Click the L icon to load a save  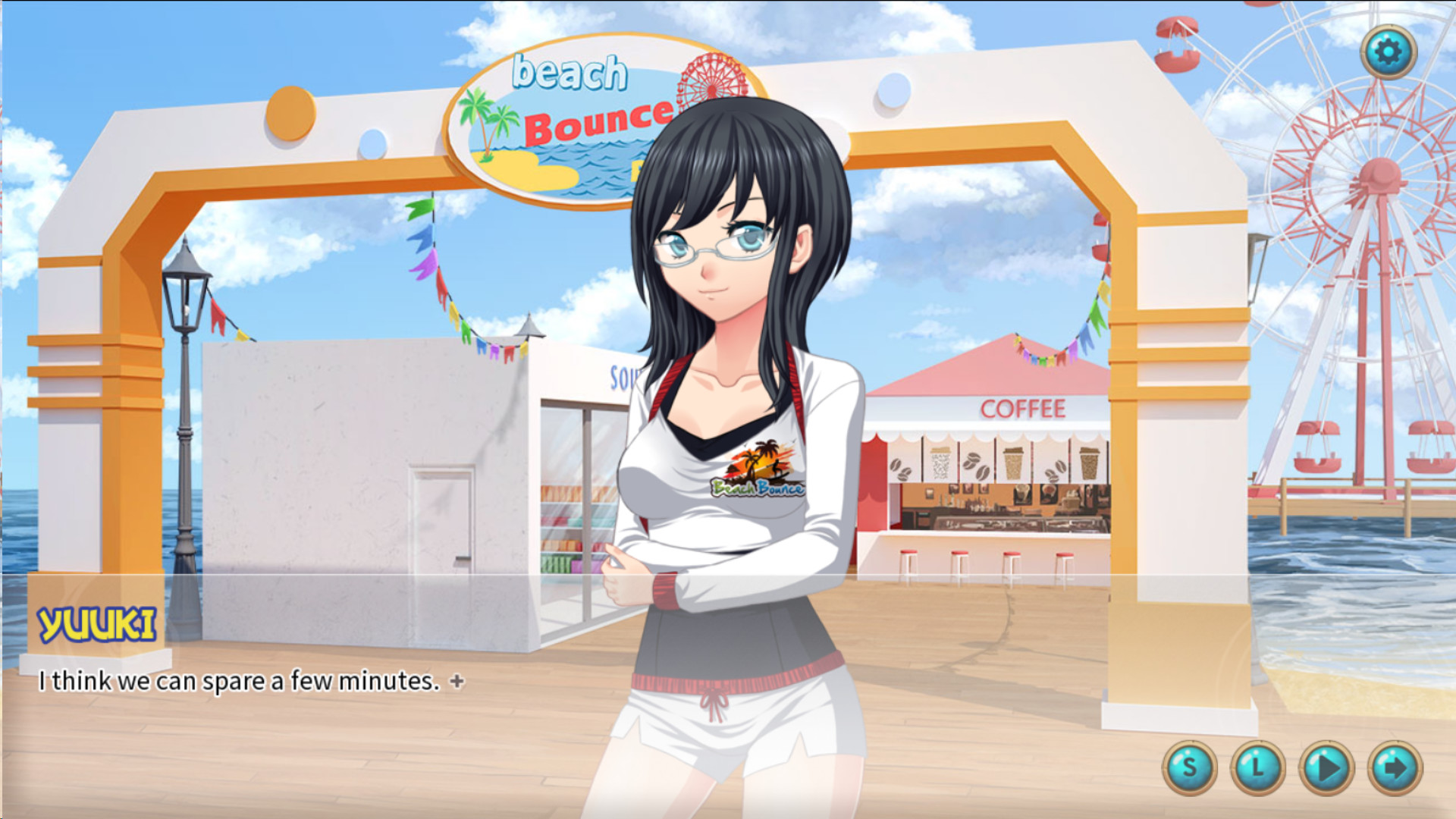click(x=1259, y=767)
